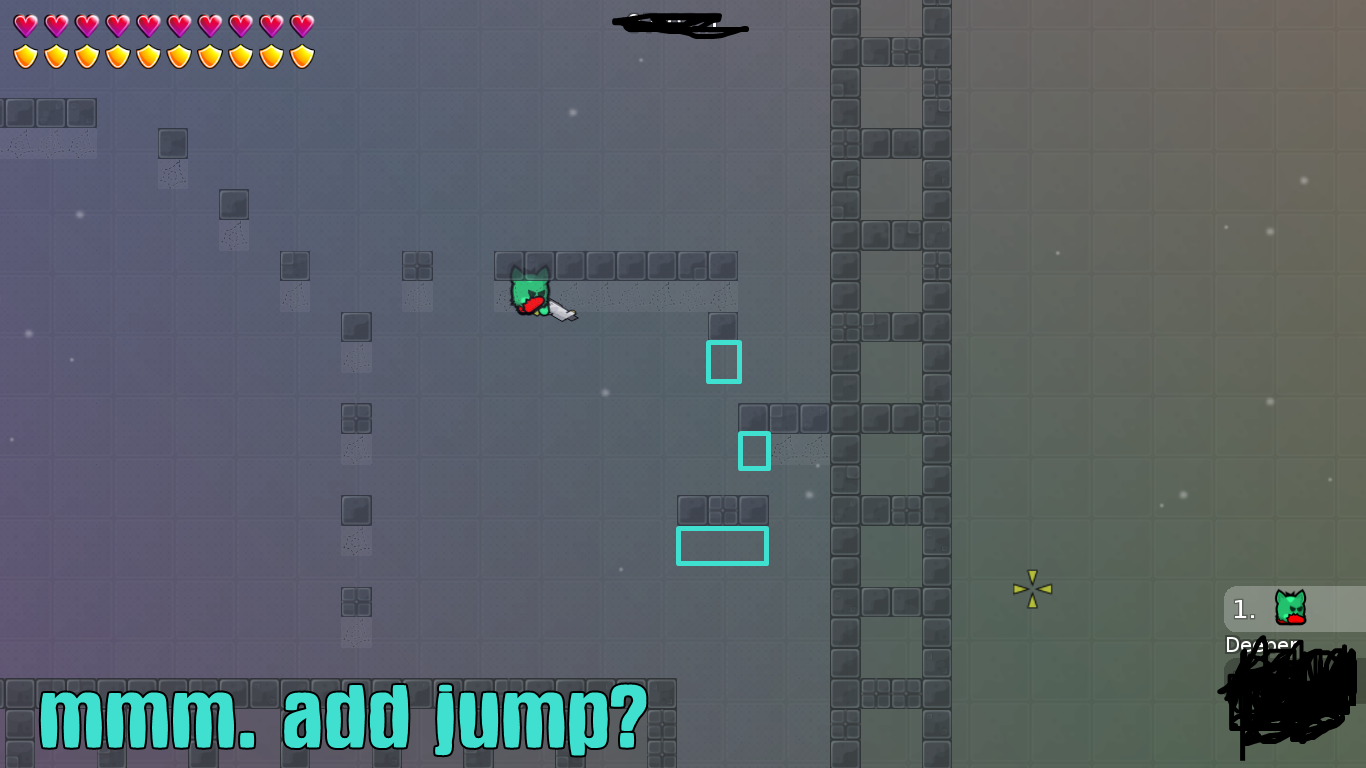Image resolution: width=1366 pixels, height=768 pixels.
Task: Click the scribbled black mark at top
Action: coord(680,22)
